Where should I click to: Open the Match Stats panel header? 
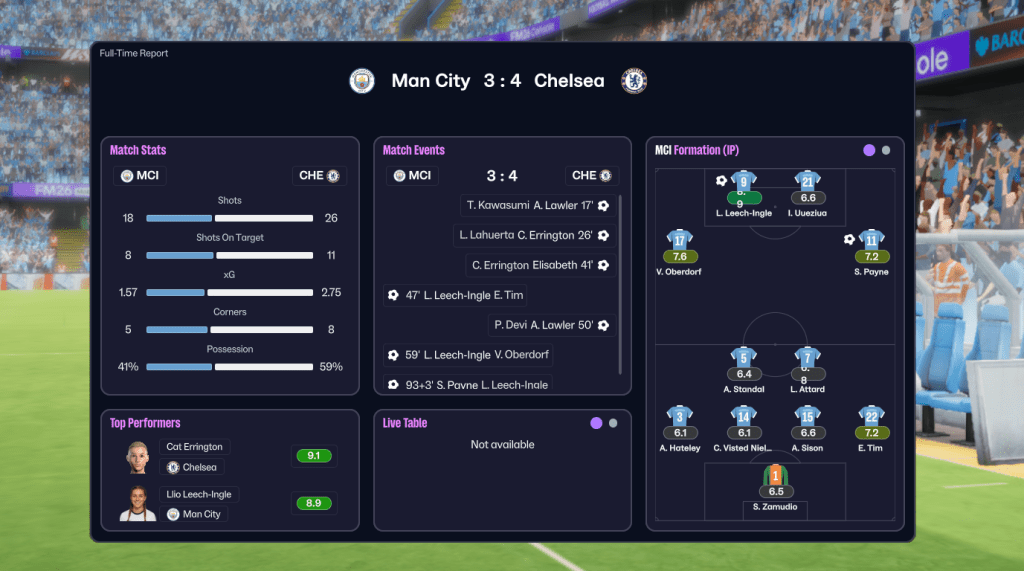[x=138, y=150]
